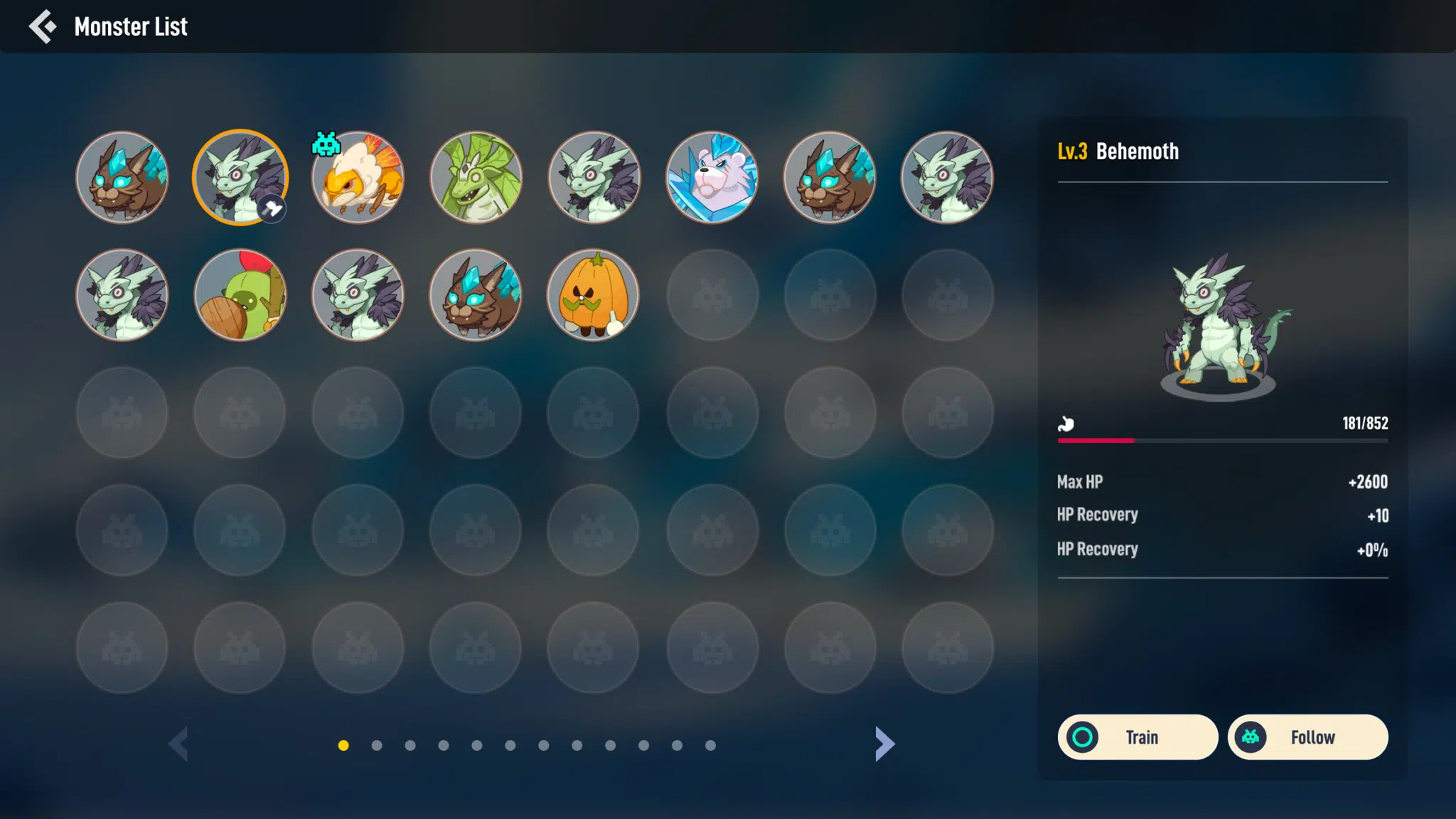The height and width of the screenshot is (819, 1456).
Task: Go to the next monster page
Action: click(884, 744)
